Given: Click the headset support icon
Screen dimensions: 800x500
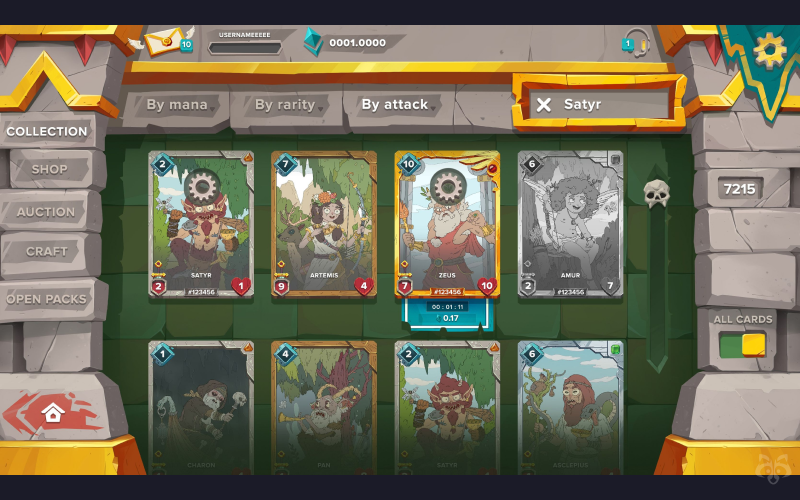Looking at the screenshot, I should [x=636, y=43].
